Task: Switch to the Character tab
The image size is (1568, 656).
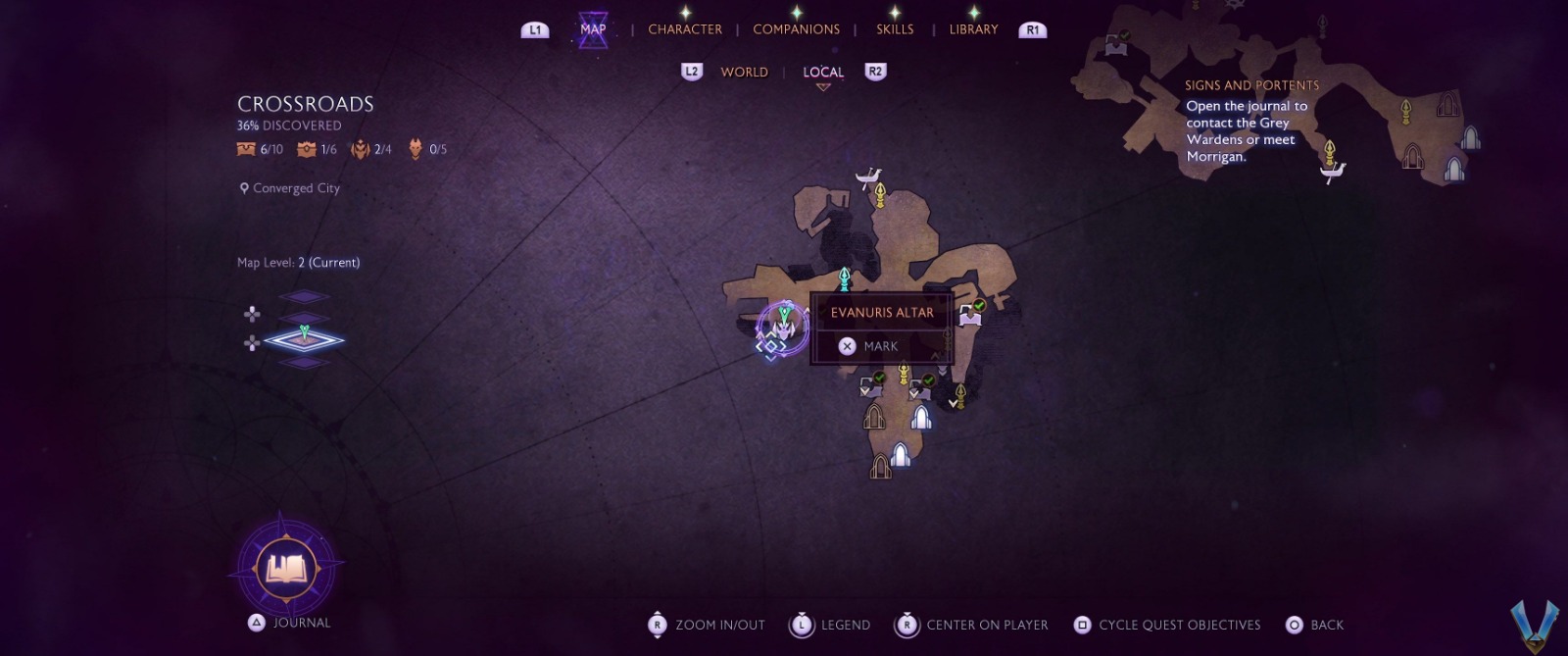Action: [685, 29]
